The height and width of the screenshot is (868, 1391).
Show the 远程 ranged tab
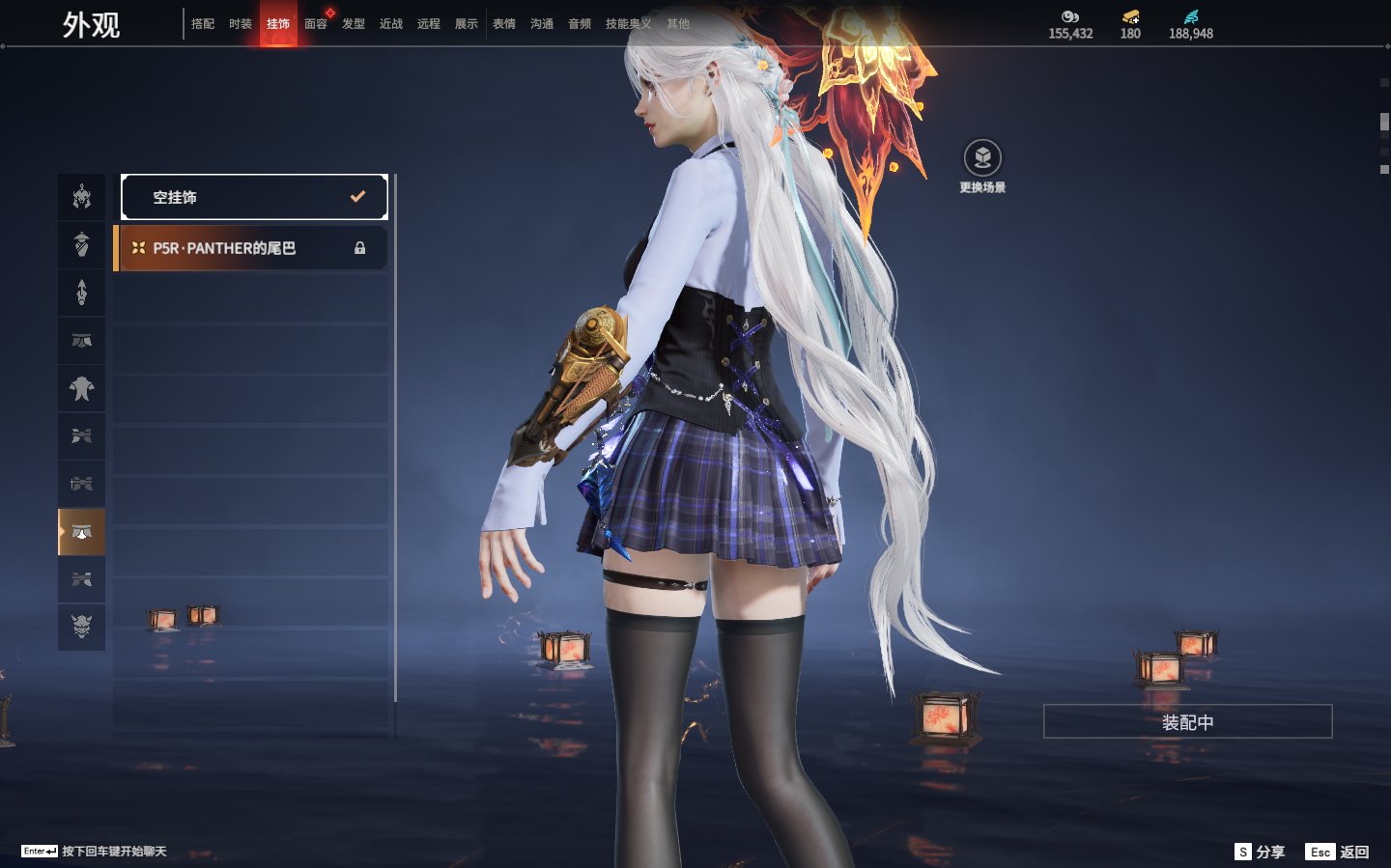(429, 24)
